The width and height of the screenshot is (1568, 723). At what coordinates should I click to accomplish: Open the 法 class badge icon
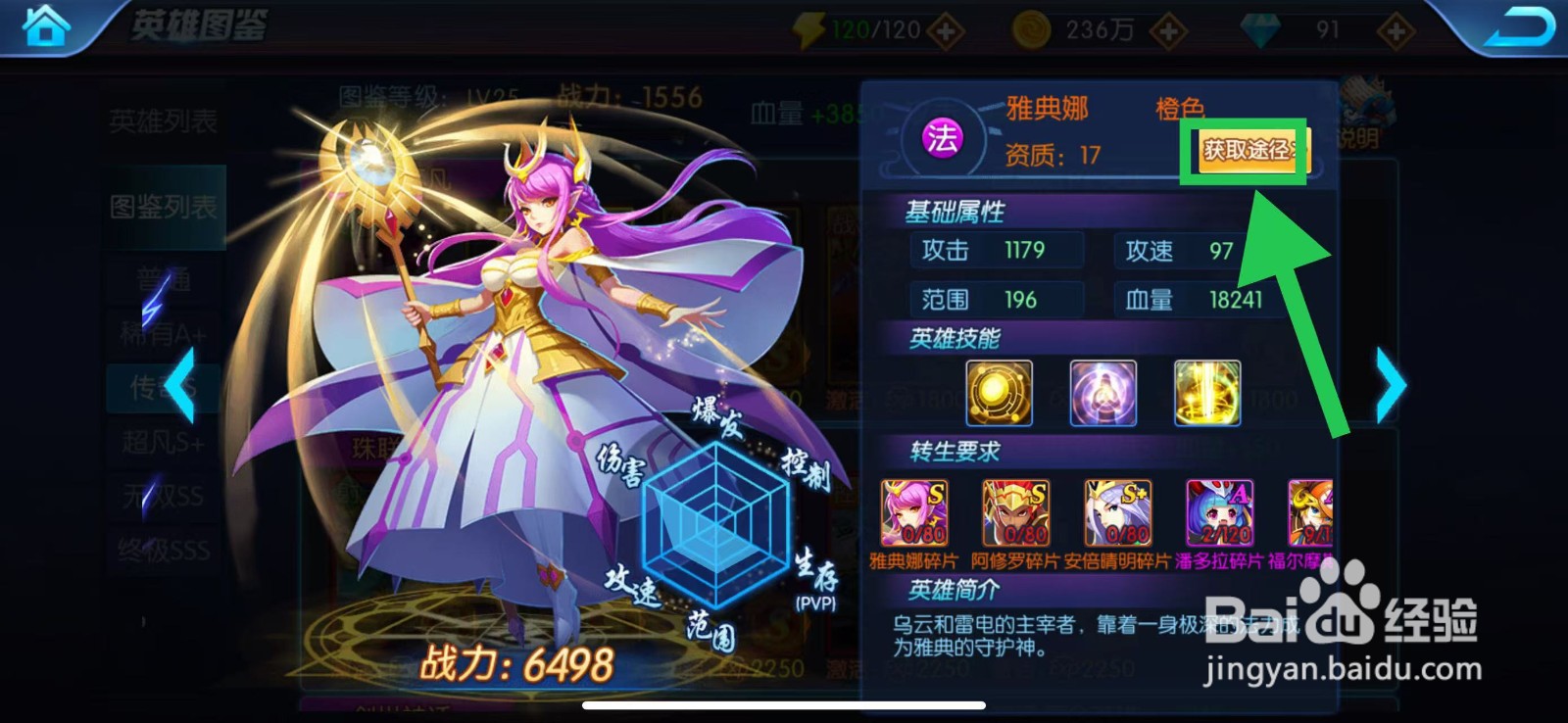pyautogui.click(x=941, y=140)
